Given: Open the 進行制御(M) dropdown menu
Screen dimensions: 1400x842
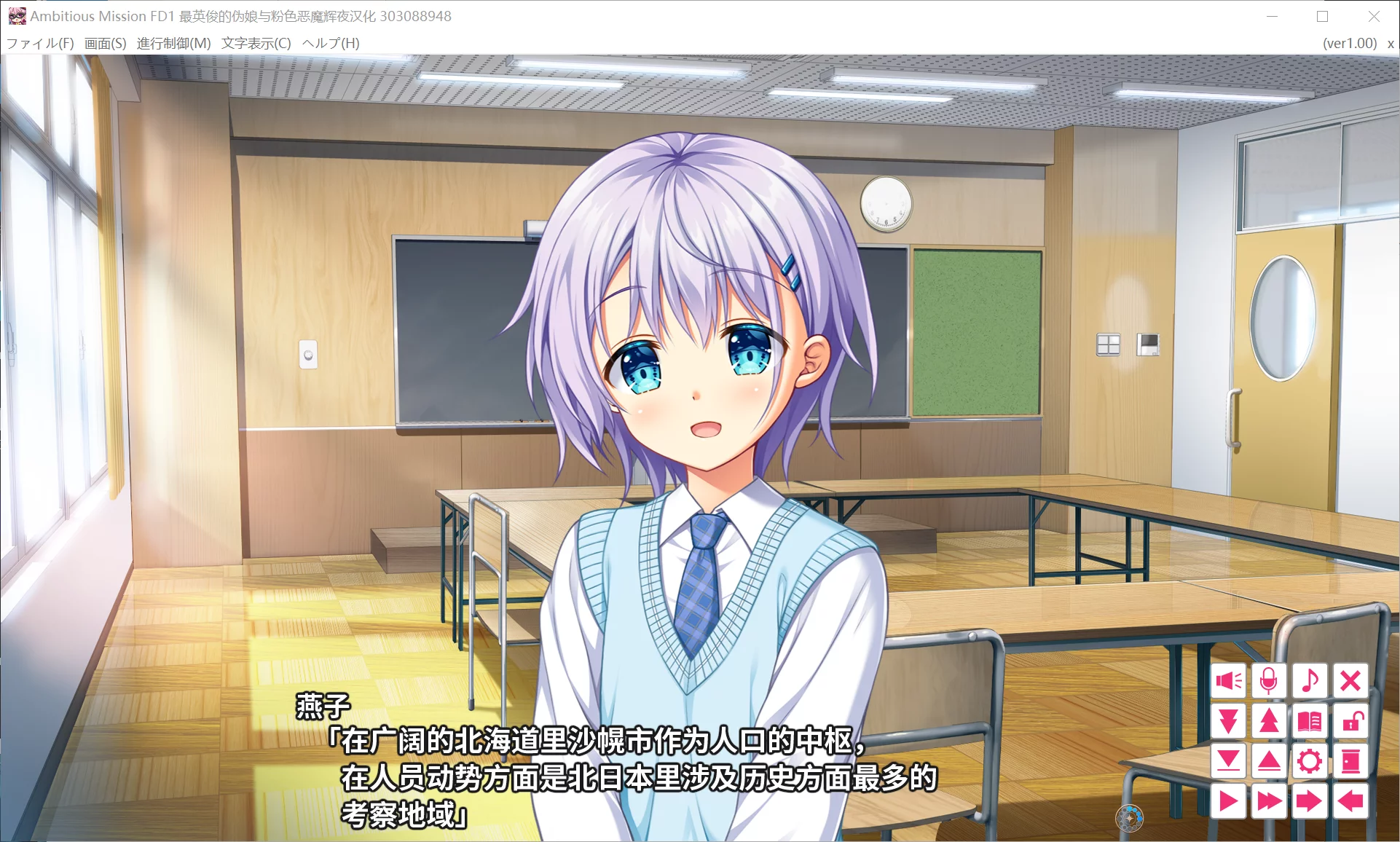Looking at the screenshot, I should point(173,43).
